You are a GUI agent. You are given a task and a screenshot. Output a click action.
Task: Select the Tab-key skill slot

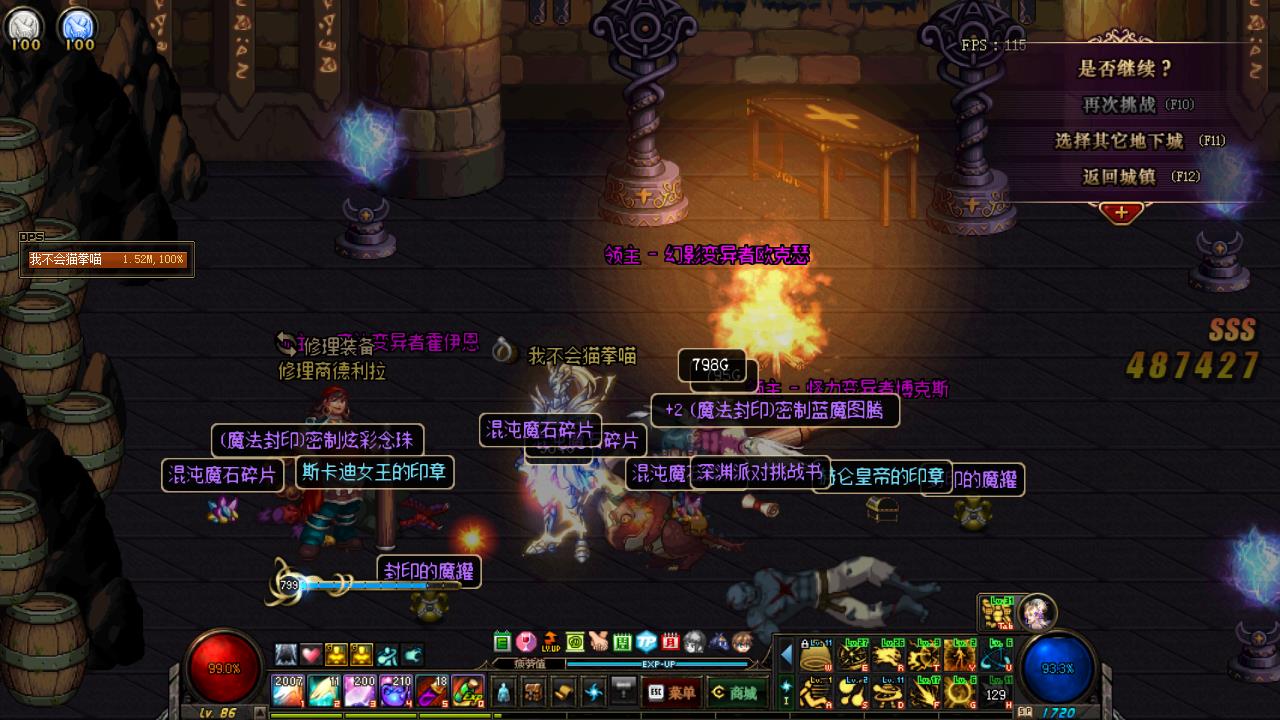pyautogui.click(x=996, y=612)
